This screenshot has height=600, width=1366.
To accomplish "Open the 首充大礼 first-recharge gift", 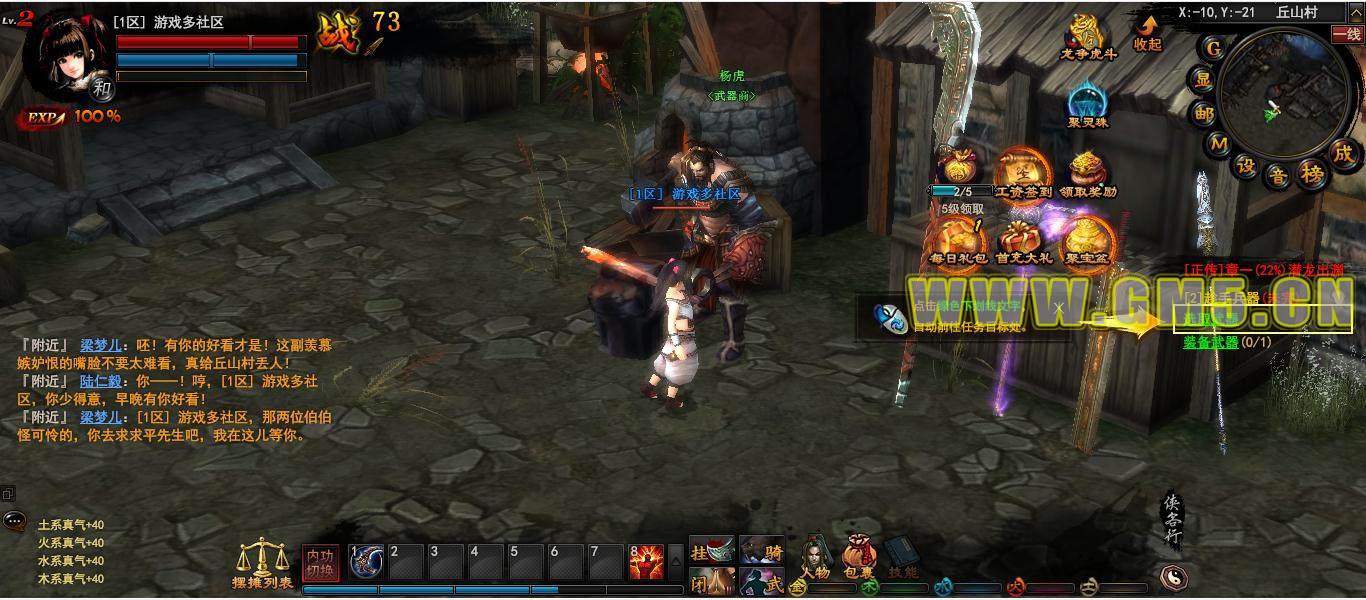I will [x=1023, y=240].
